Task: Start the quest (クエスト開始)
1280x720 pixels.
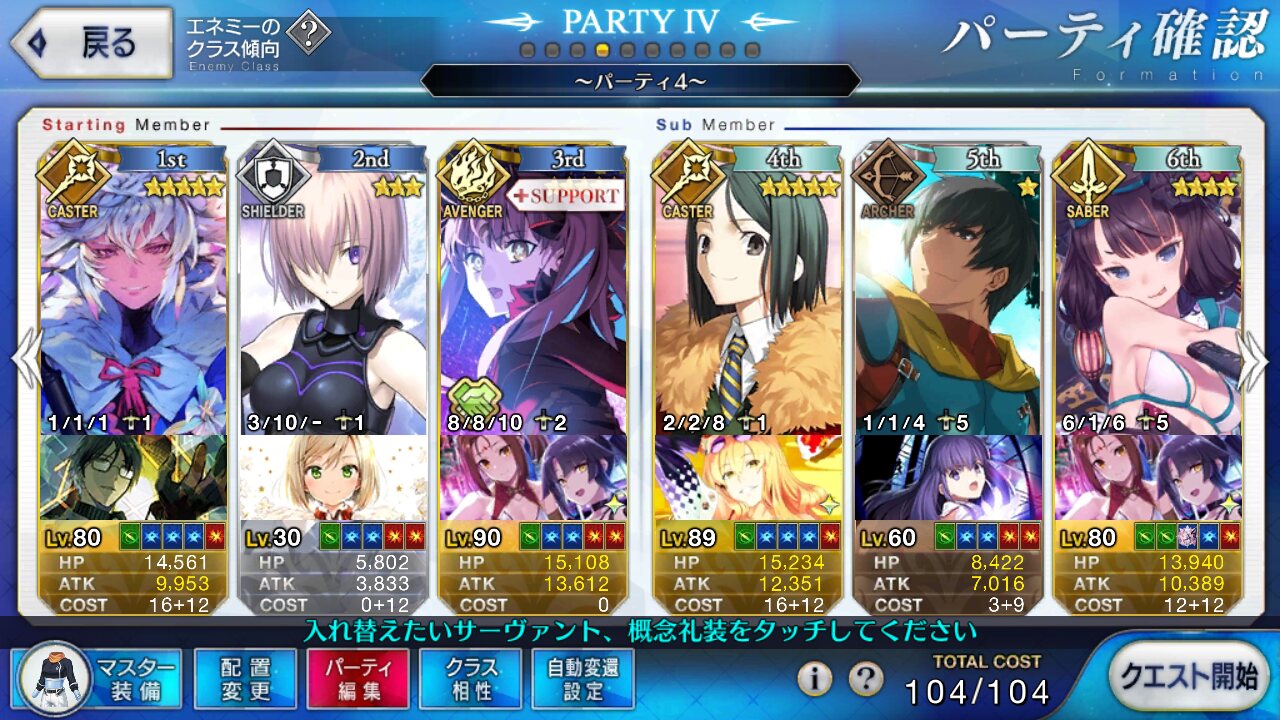Action: click(1187, 676)
